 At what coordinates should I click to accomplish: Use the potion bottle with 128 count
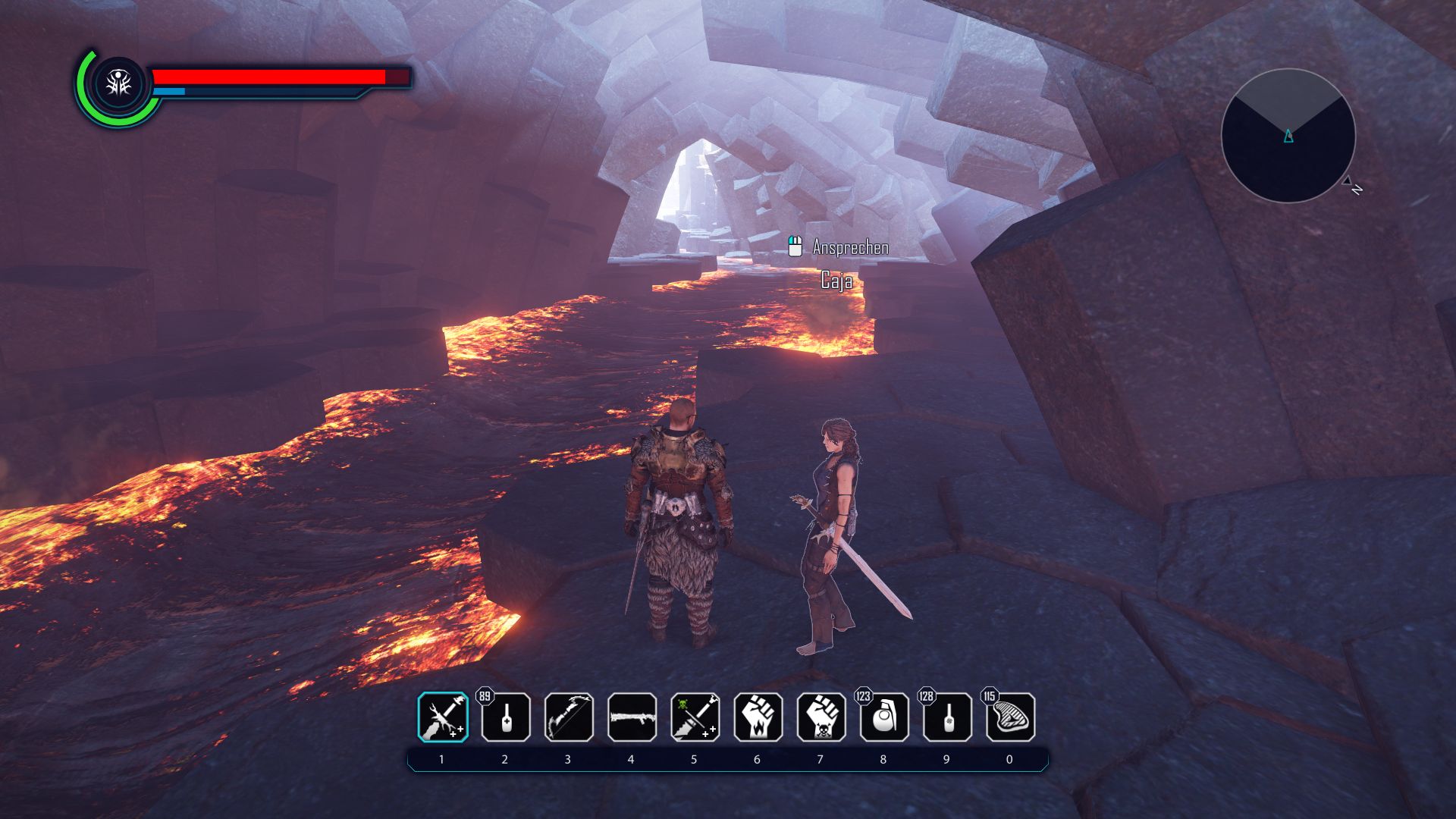[946, 717]
